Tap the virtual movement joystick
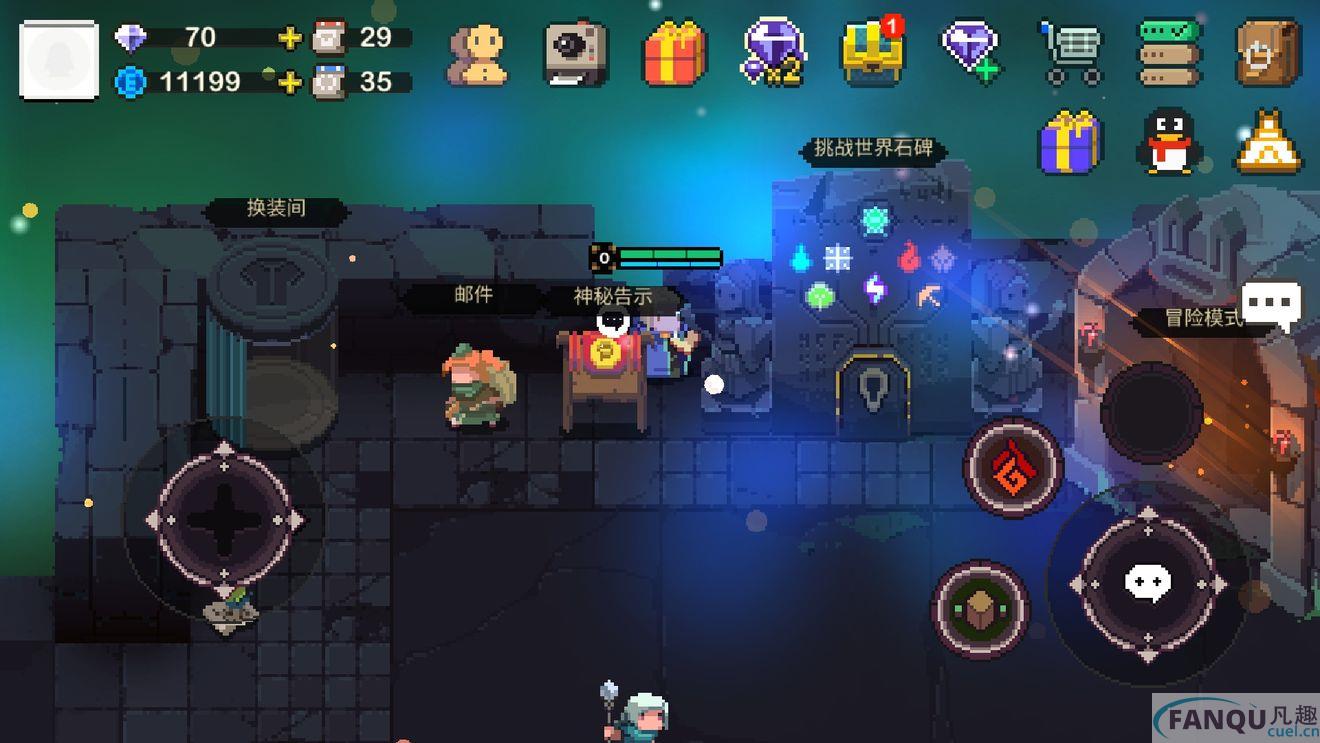This screenshot has width=1320, height=743. 224,518
